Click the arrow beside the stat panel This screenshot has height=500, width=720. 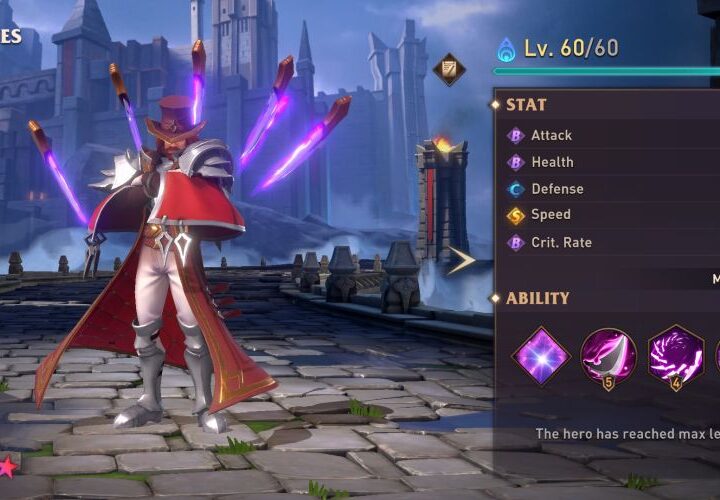pyautogui.click(x=460, y=261)
